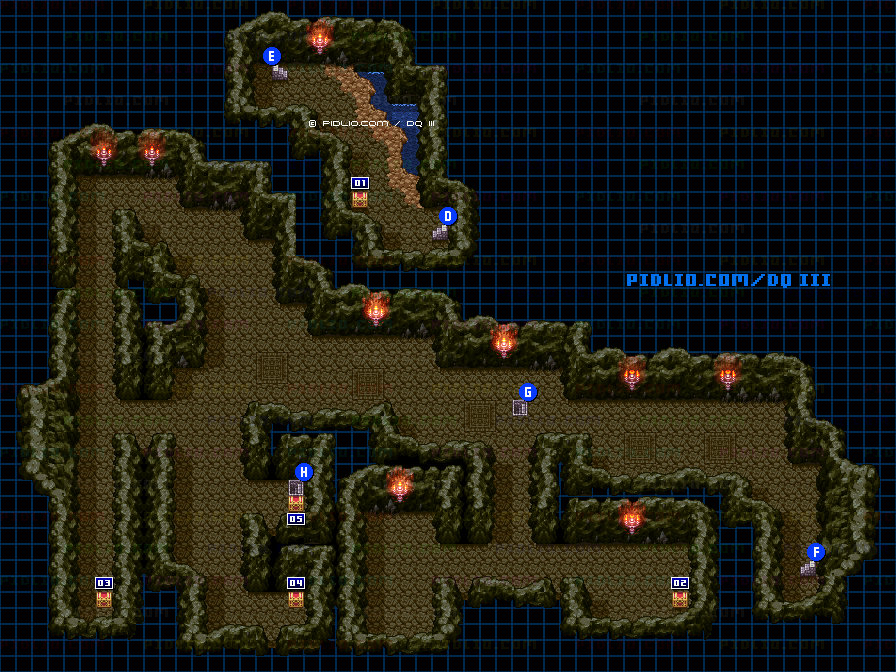Select the blue D map marker

[448, 216]
